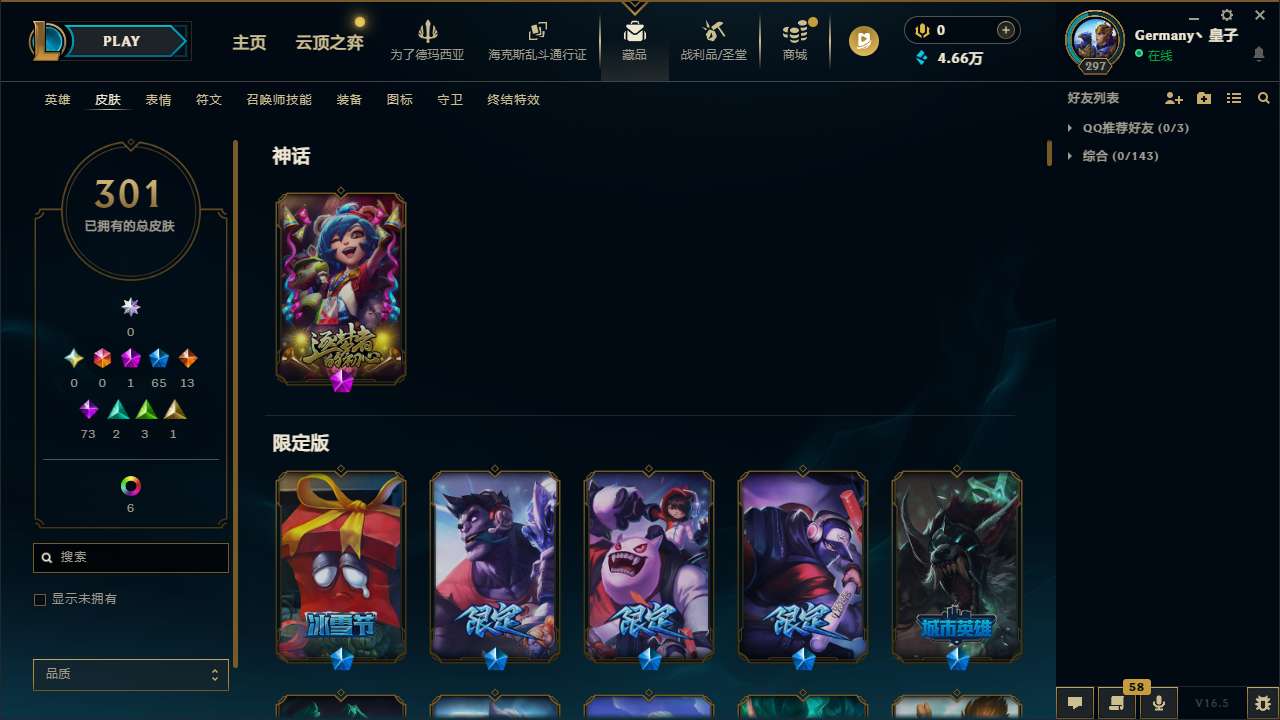Image resolution: width=1280 pixels, height=720 pixels.
Task: Mute the voice chat mic in top bar
Action: pyautogui.click(x=921, y=30)
